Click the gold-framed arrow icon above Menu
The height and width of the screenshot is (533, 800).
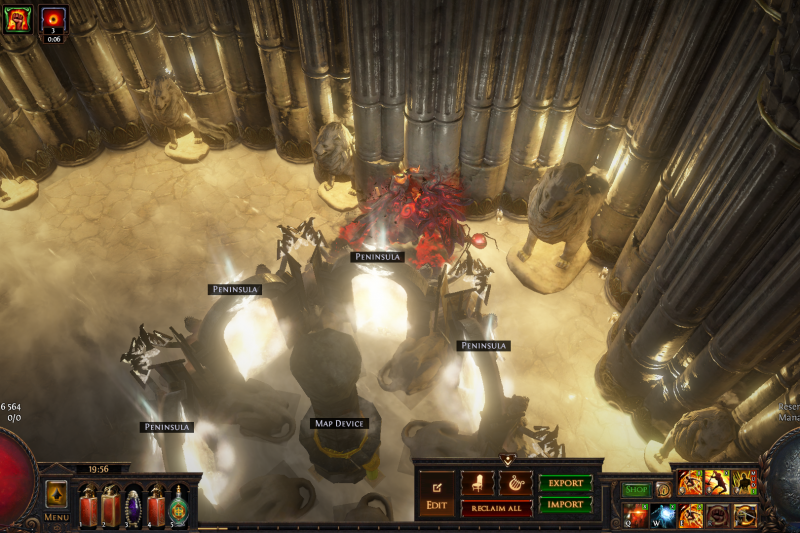[56, 494]
